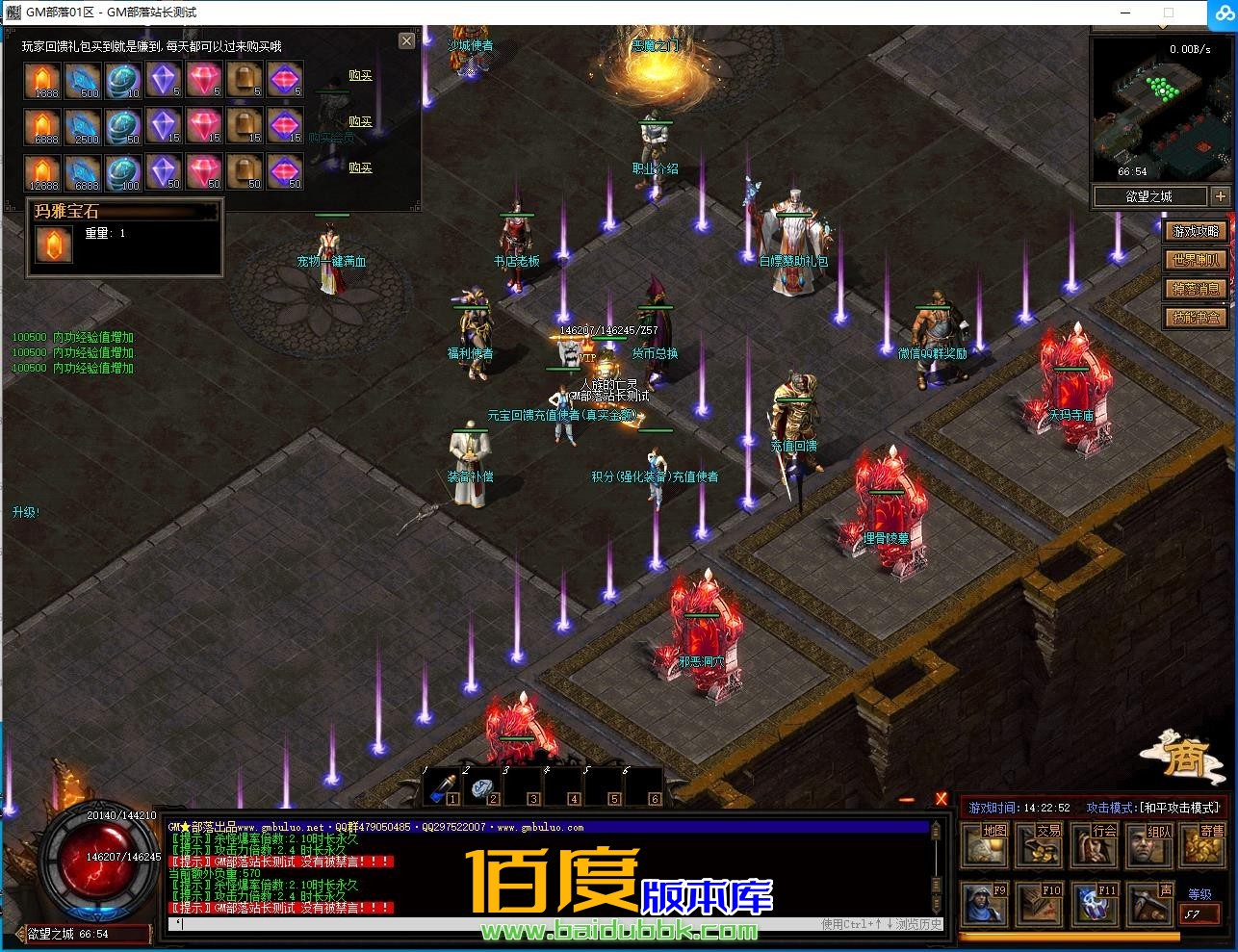This screenshot has width=1238, height=952.
Task: Open the 欲望之城 map name selector
Action: (1149, 195)
